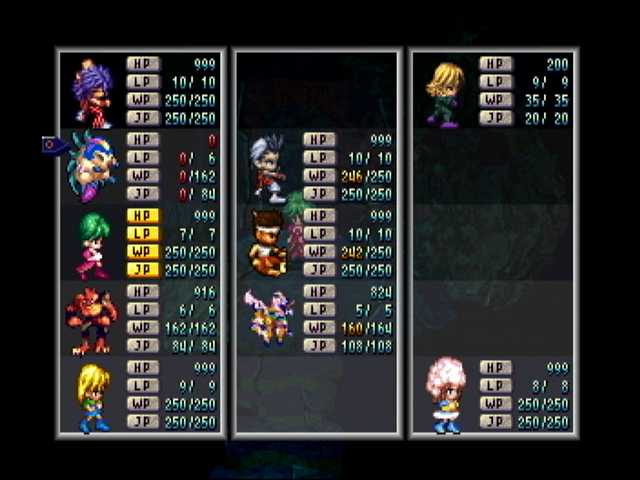Viewport: 640px width, 480px height.
Task: Pick the red horned monster party member
Action: pyautogui.click(x=91, y=320)
